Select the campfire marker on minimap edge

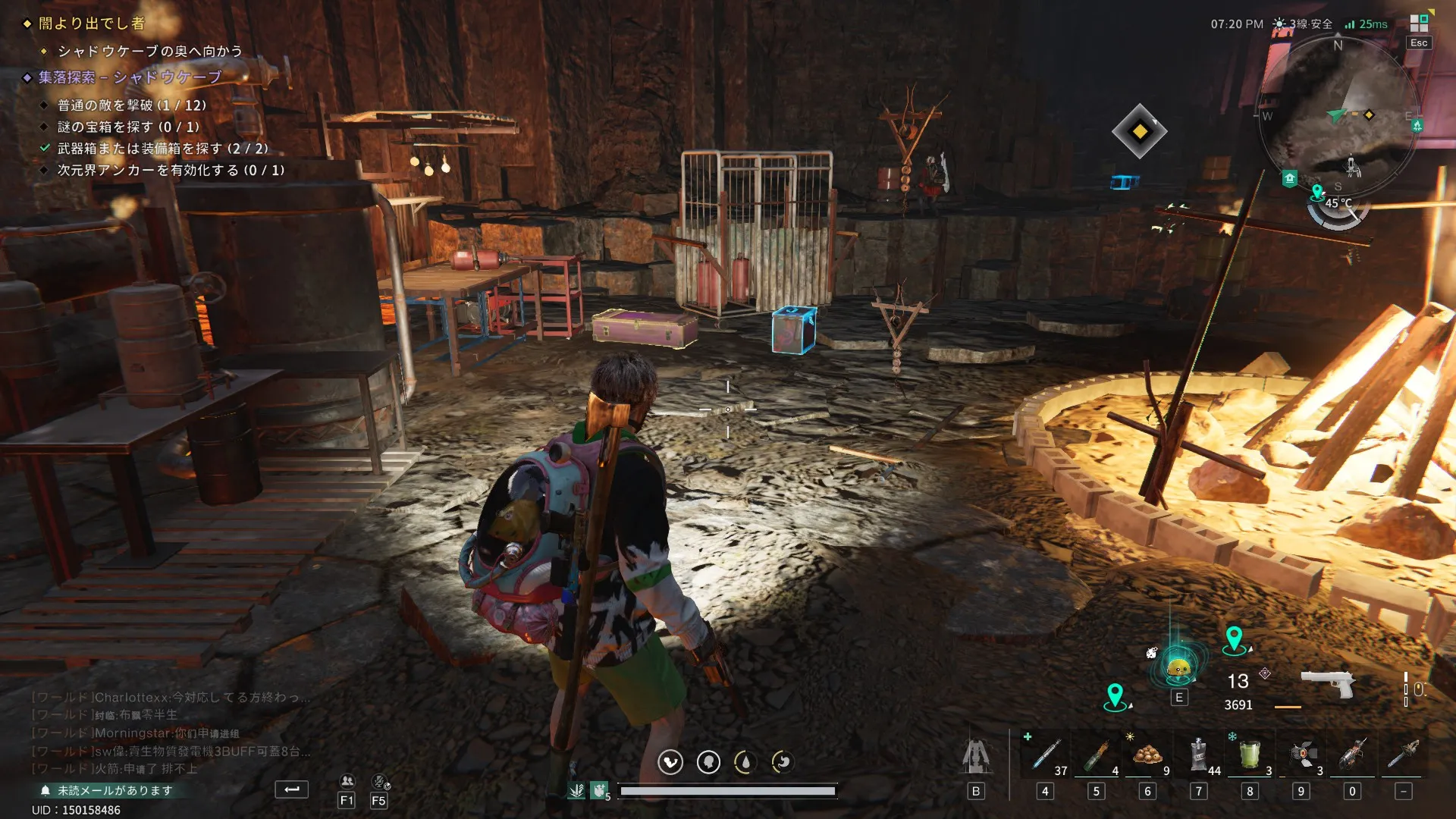point(1417,125)
